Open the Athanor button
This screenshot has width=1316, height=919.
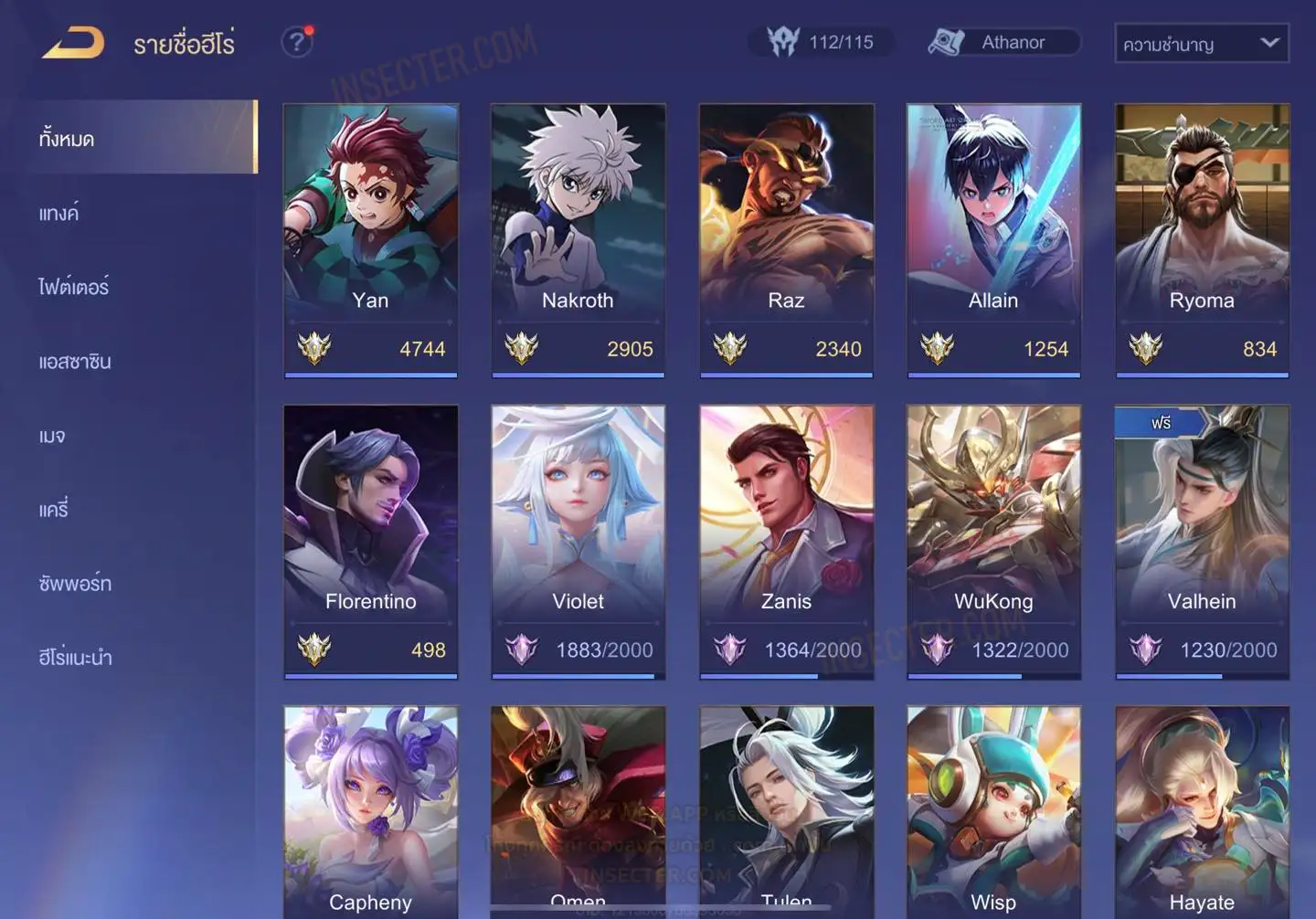1003,42
